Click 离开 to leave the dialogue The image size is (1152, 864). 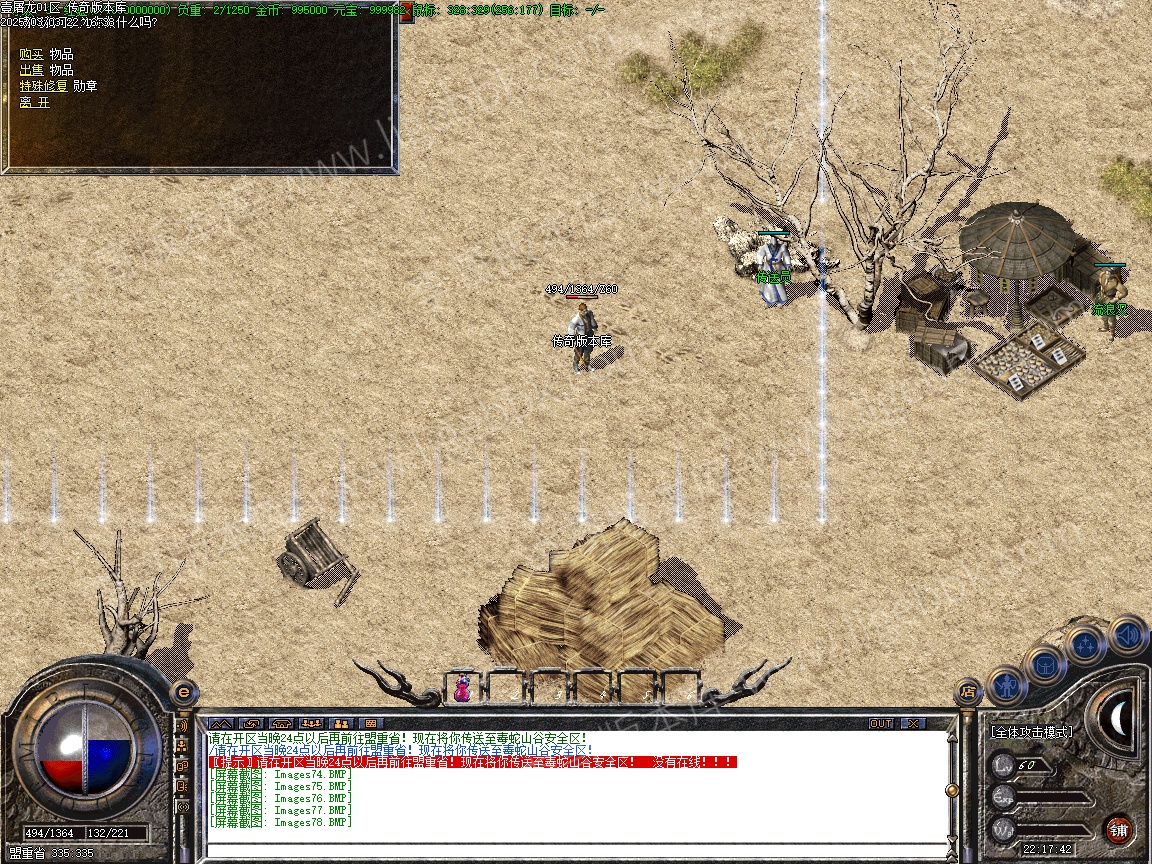pyautogui.click(x=34, y=102)
